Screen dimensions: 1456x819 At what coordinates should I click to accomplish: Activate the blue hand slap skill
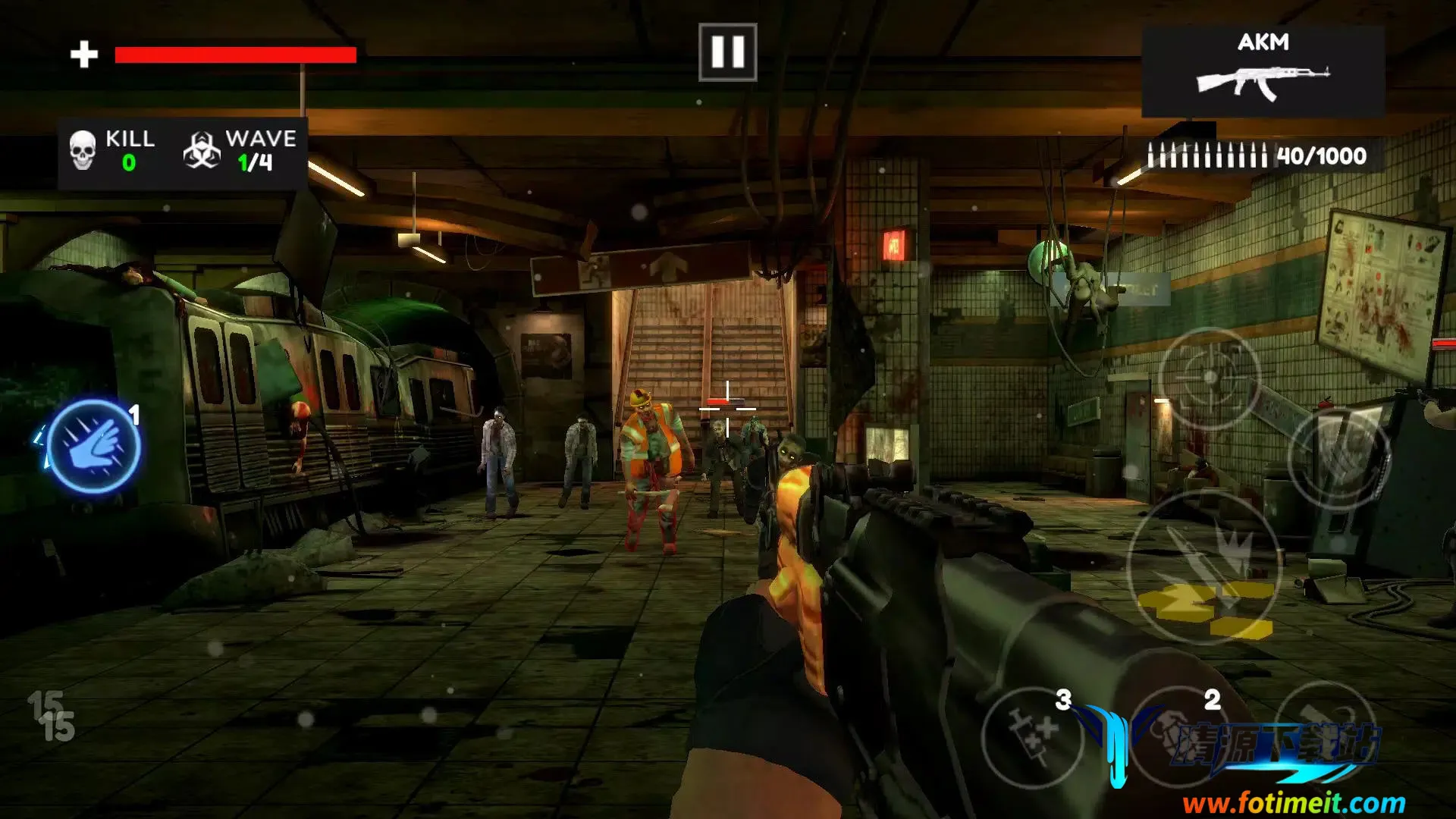pyautogui.click(x=94, y=446)
